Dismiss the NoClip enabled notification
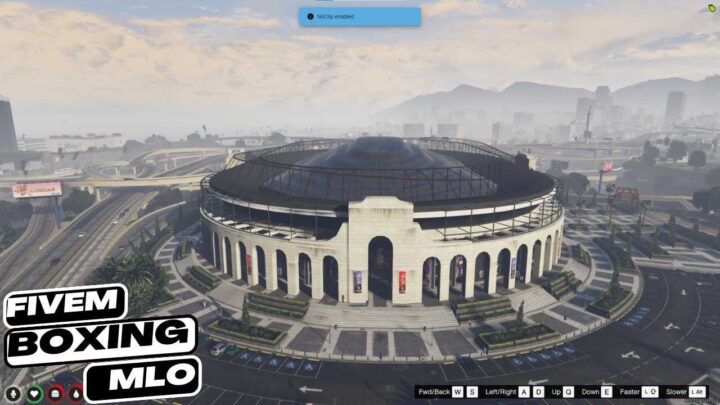Screen dimensions: 720x405 [x=359, y=16]
